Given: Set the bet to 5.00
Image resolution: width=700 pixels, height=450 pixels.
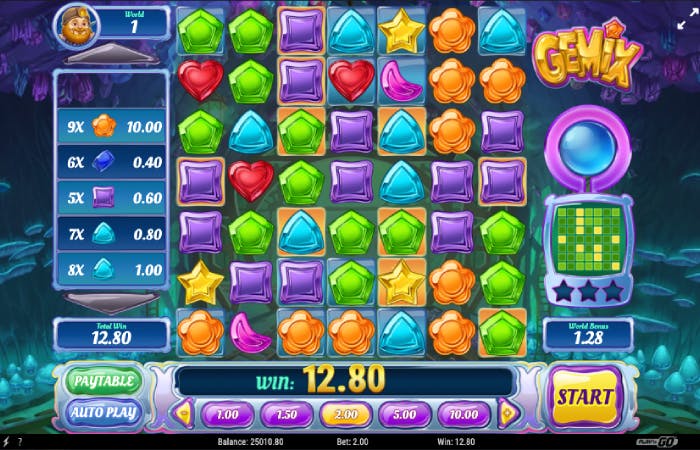Looking at the screenshot, I should [405, 414].
